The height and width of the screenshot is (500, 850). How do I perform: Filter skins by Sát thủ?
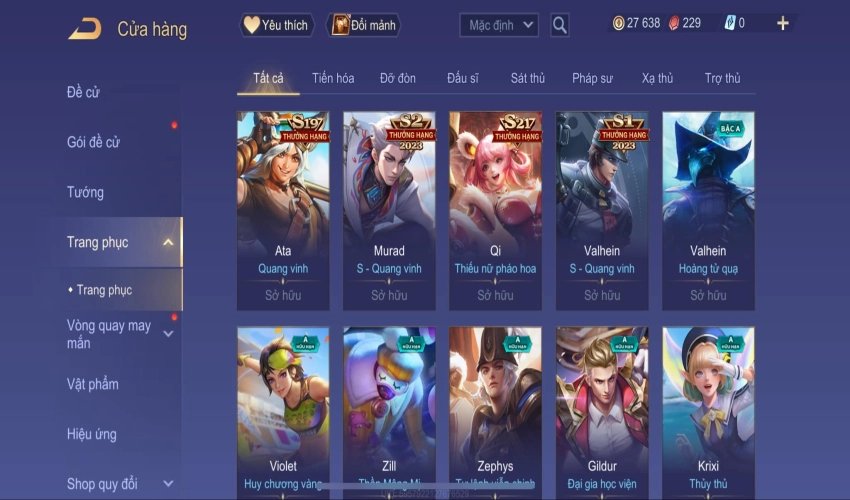528,78
